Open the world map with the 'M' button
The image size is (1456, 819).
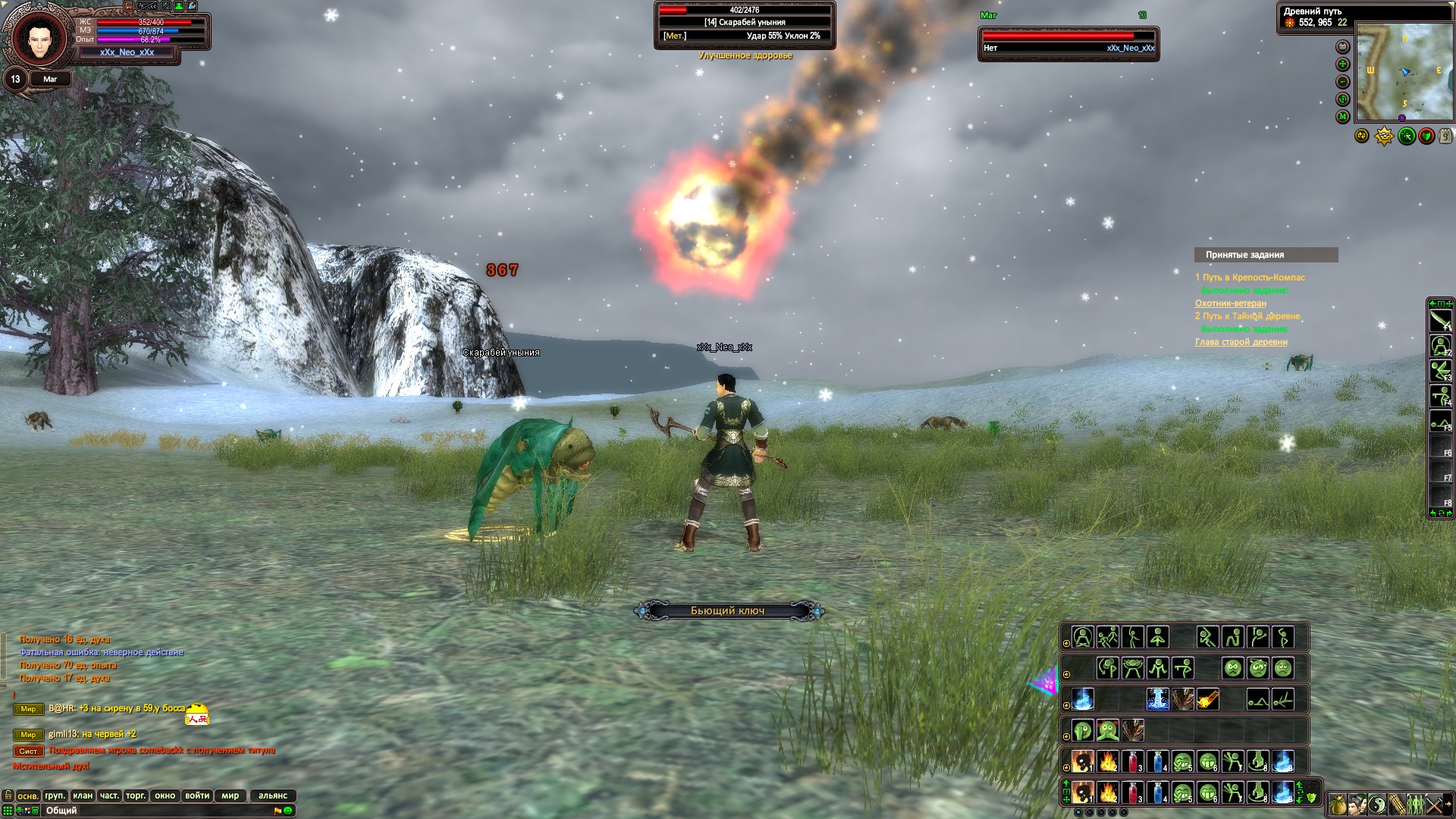click(x=1342, y=117)
